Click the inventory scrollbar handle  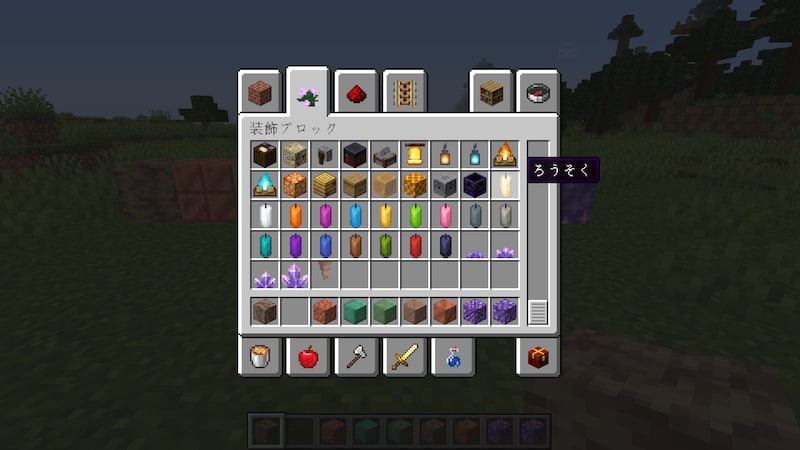[538, 312]
